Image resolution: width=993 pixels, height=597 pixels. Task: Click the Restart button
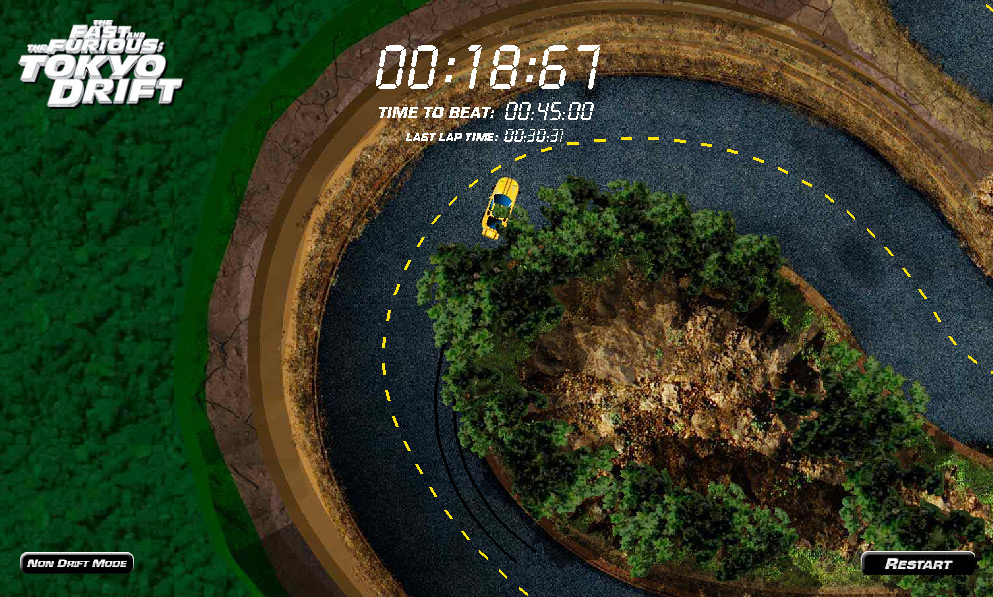(918, 564)
